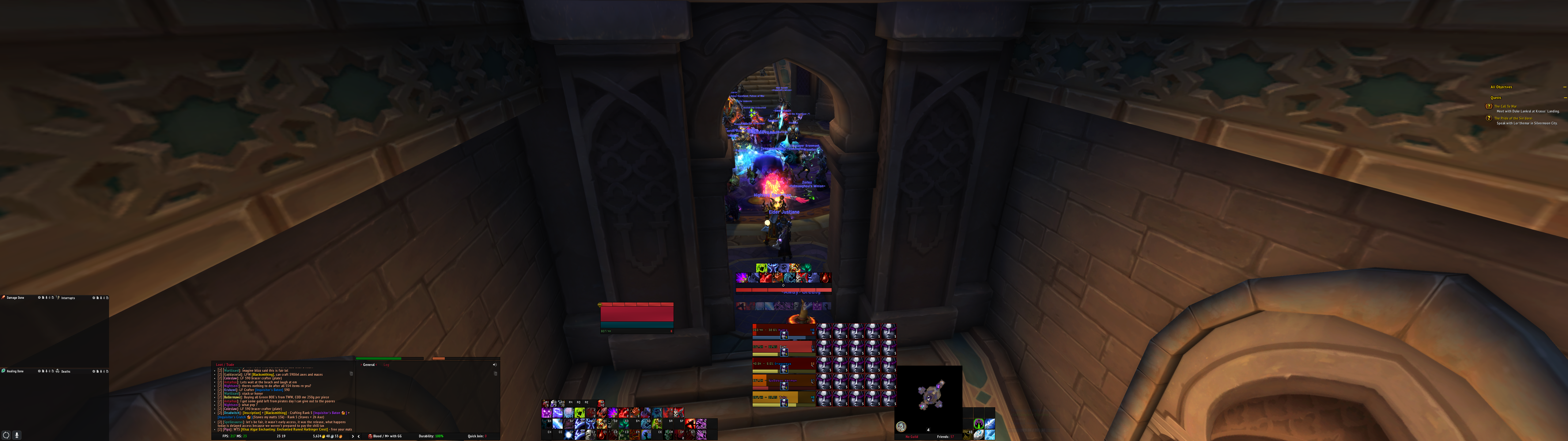
Task: Open the Damage Done meter window
Action: pos(15,298)
